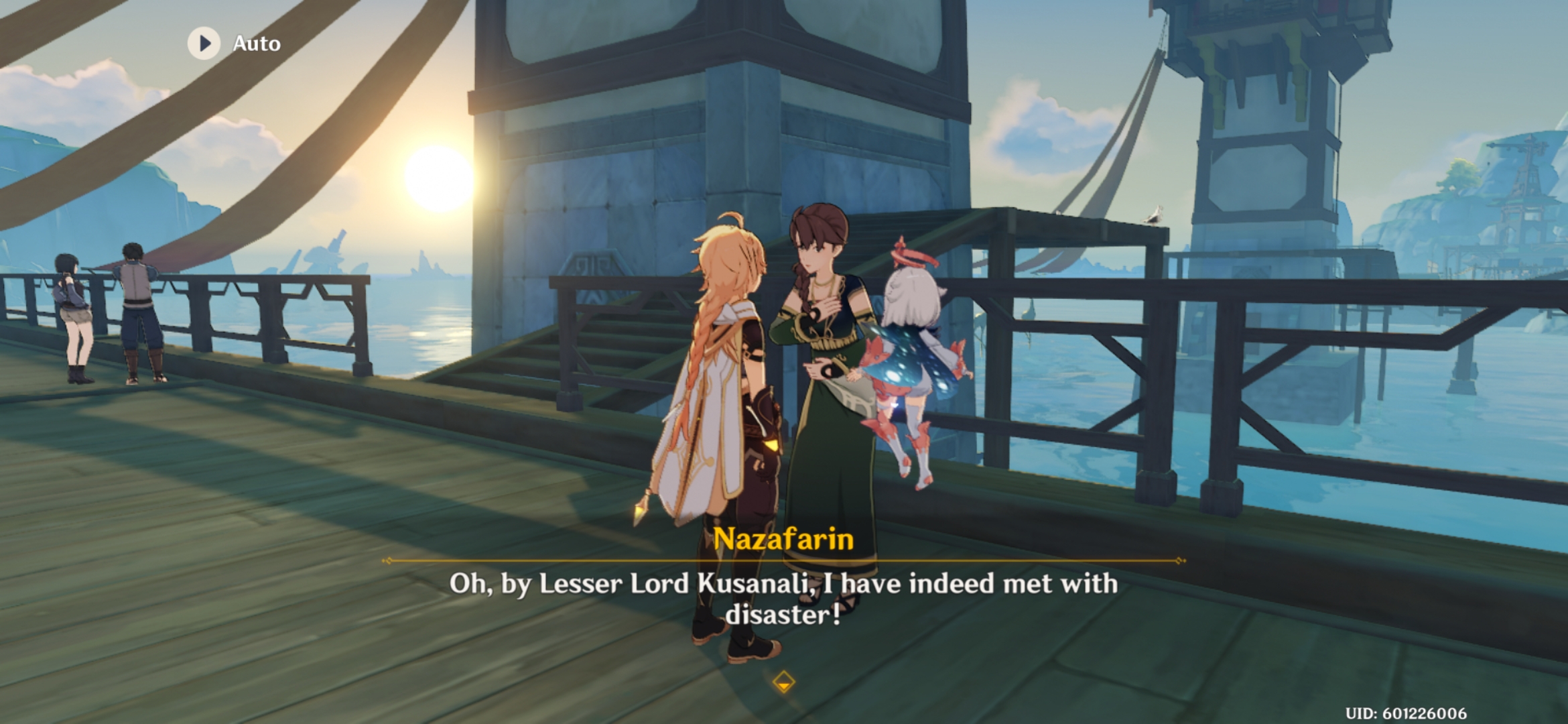
Task: Click the Auto label text
Action: (x=257, y=44)
